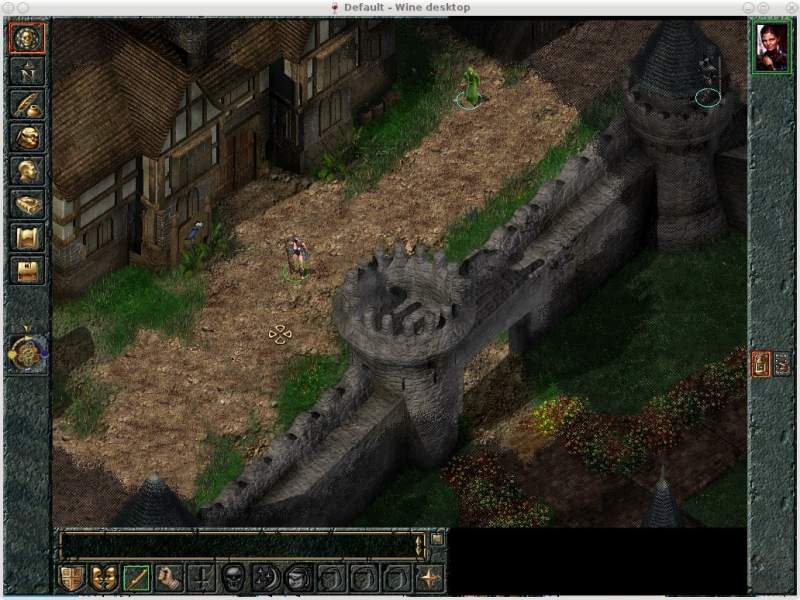Open the priest scroll icon
The image size is (800, 600).
click(27, 237)
